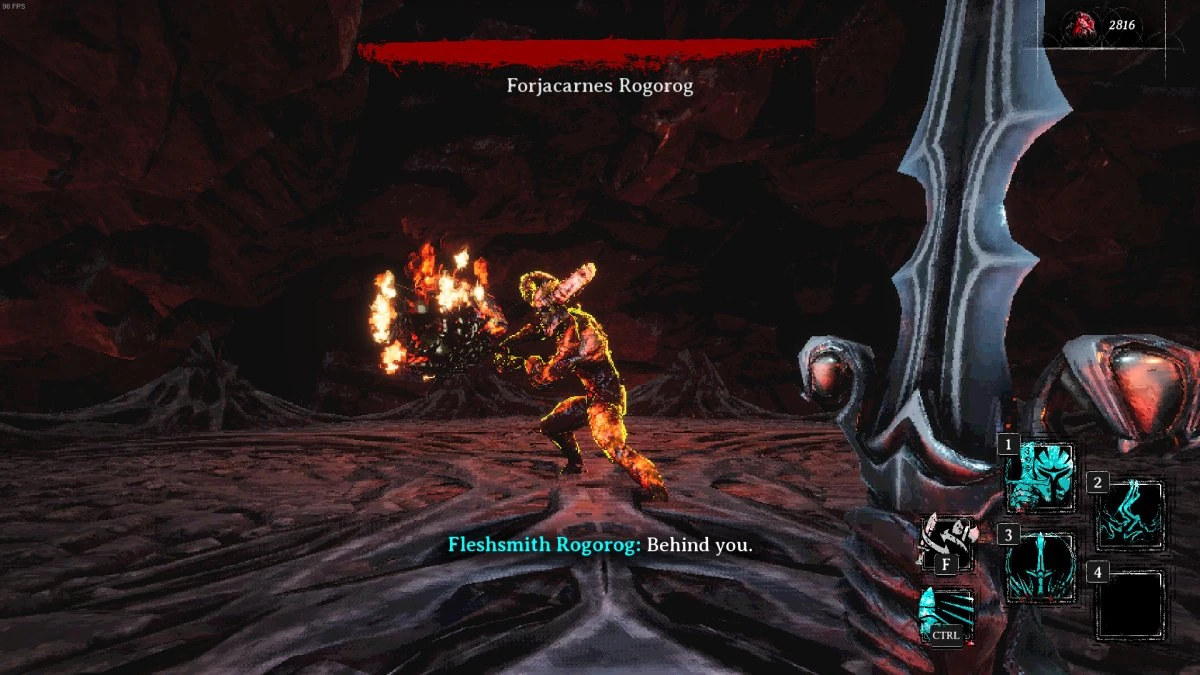Trigger the sword plunge ability in slot 3

pos(1040,568)
